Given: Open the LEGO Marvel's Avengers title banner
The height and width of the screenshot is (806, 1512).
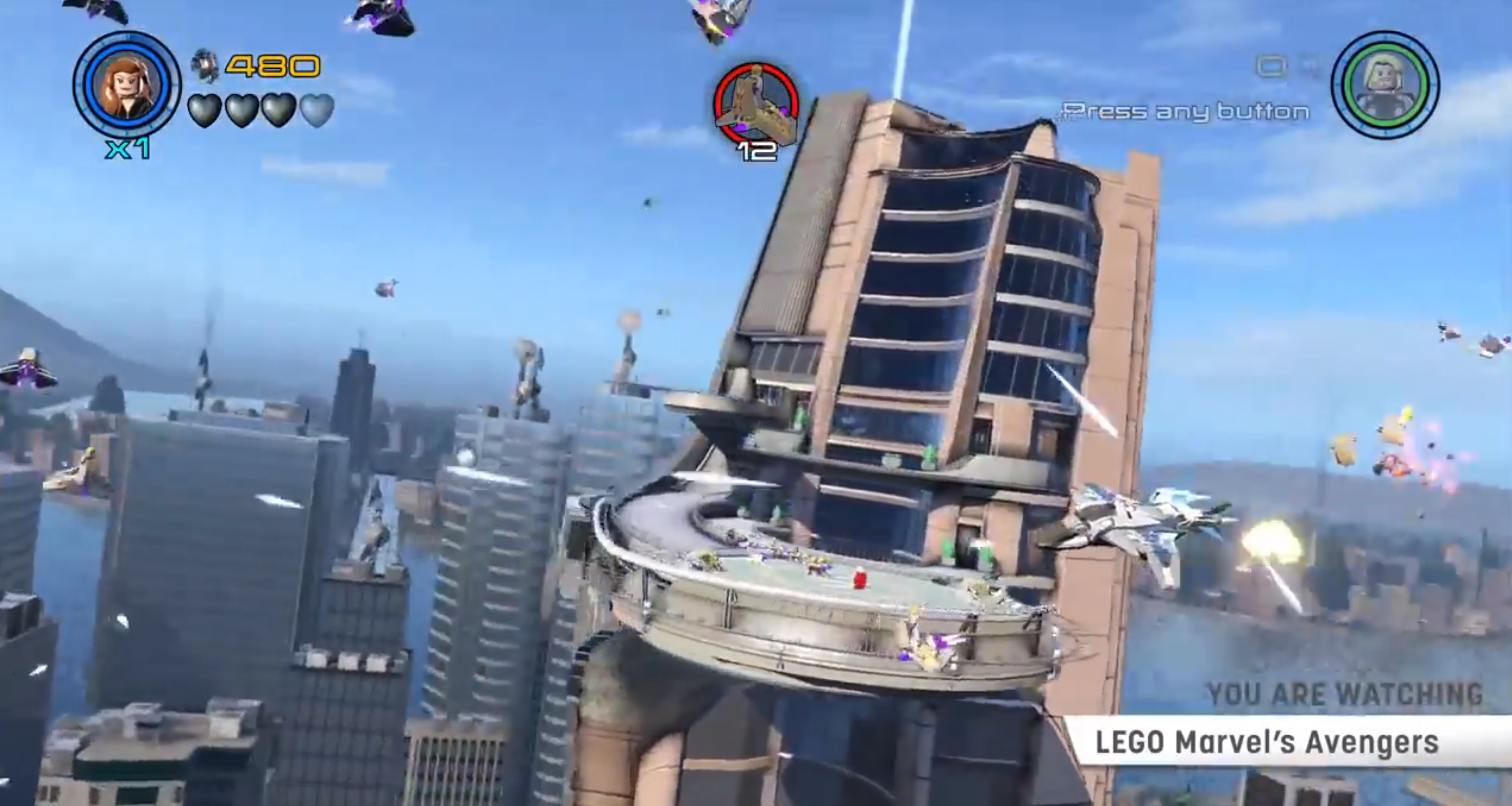Looking at the screenshot, I should click(1267, 742).
